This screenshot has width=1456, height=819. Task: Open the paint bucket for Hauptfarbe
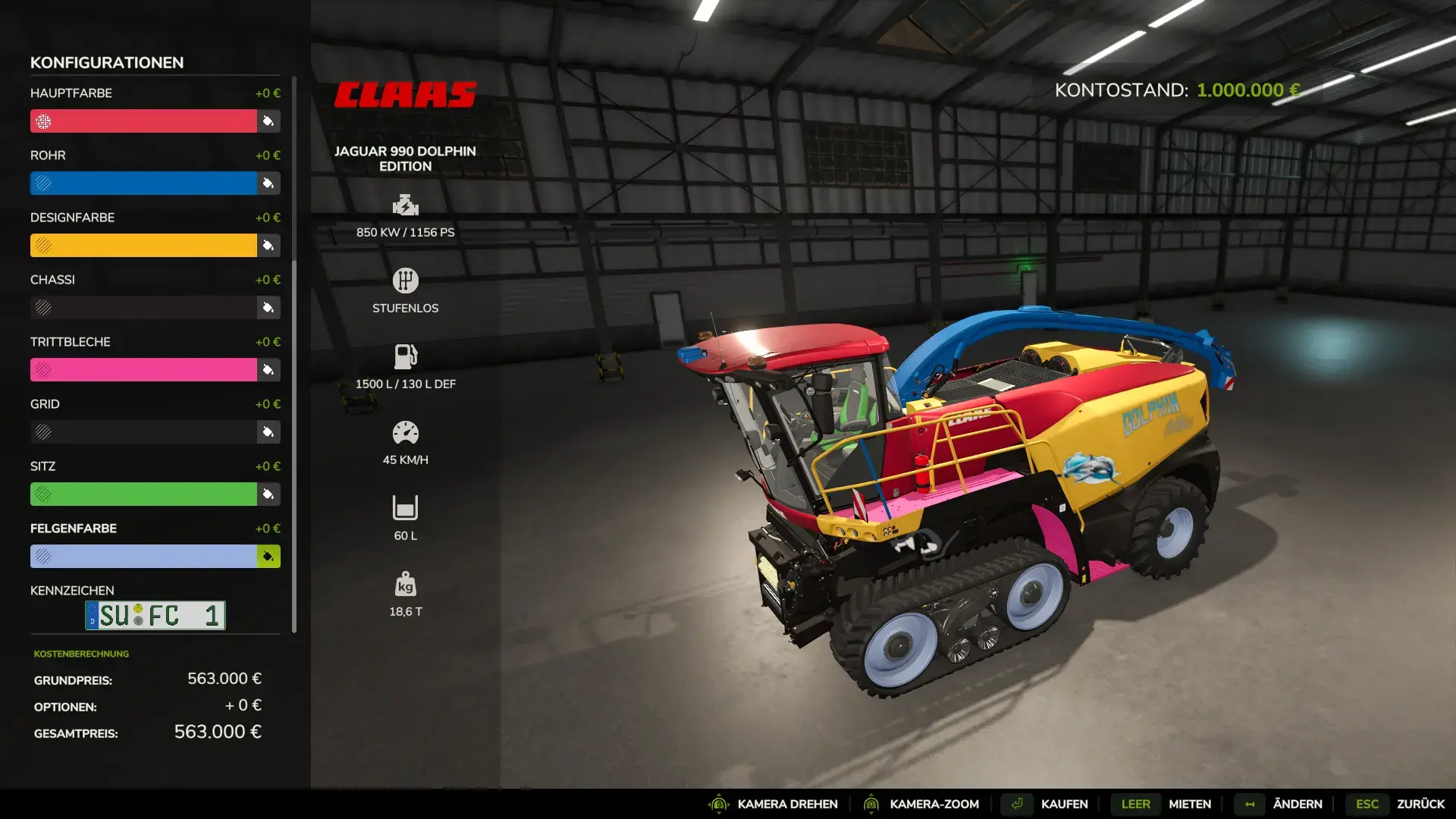[268, 121]
